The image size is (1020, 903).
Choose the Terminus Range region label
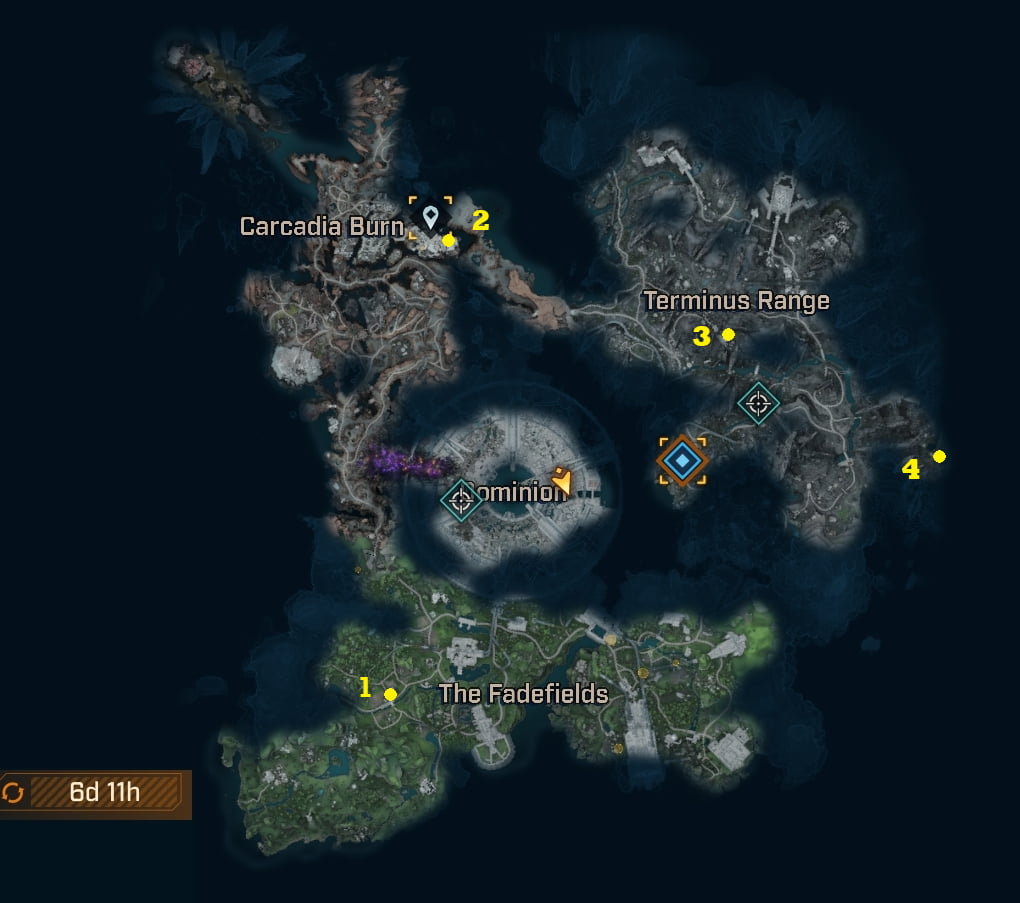pos(736,300)
